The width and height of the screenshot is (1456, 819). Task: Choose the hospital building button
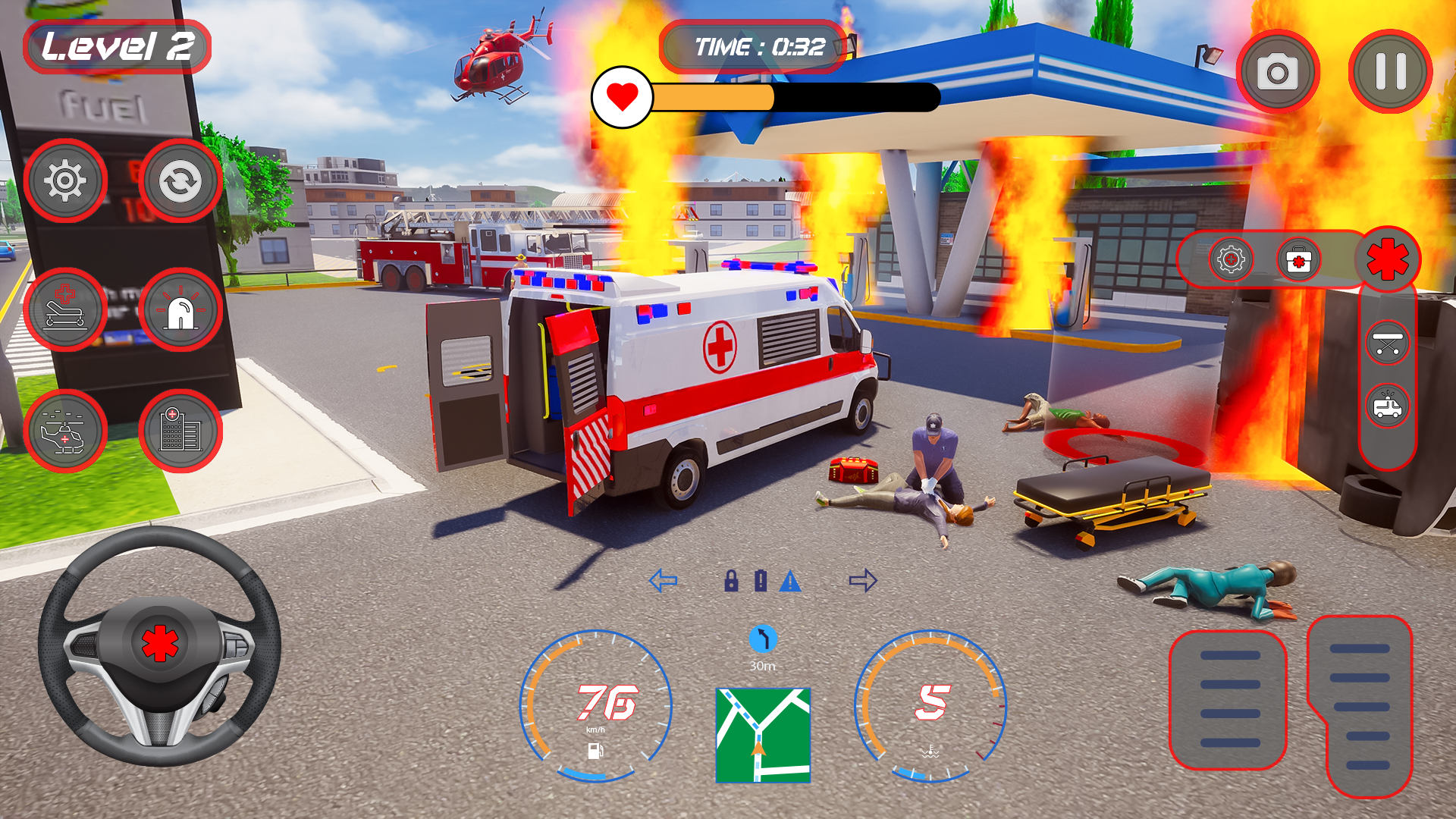pos(180,431)
